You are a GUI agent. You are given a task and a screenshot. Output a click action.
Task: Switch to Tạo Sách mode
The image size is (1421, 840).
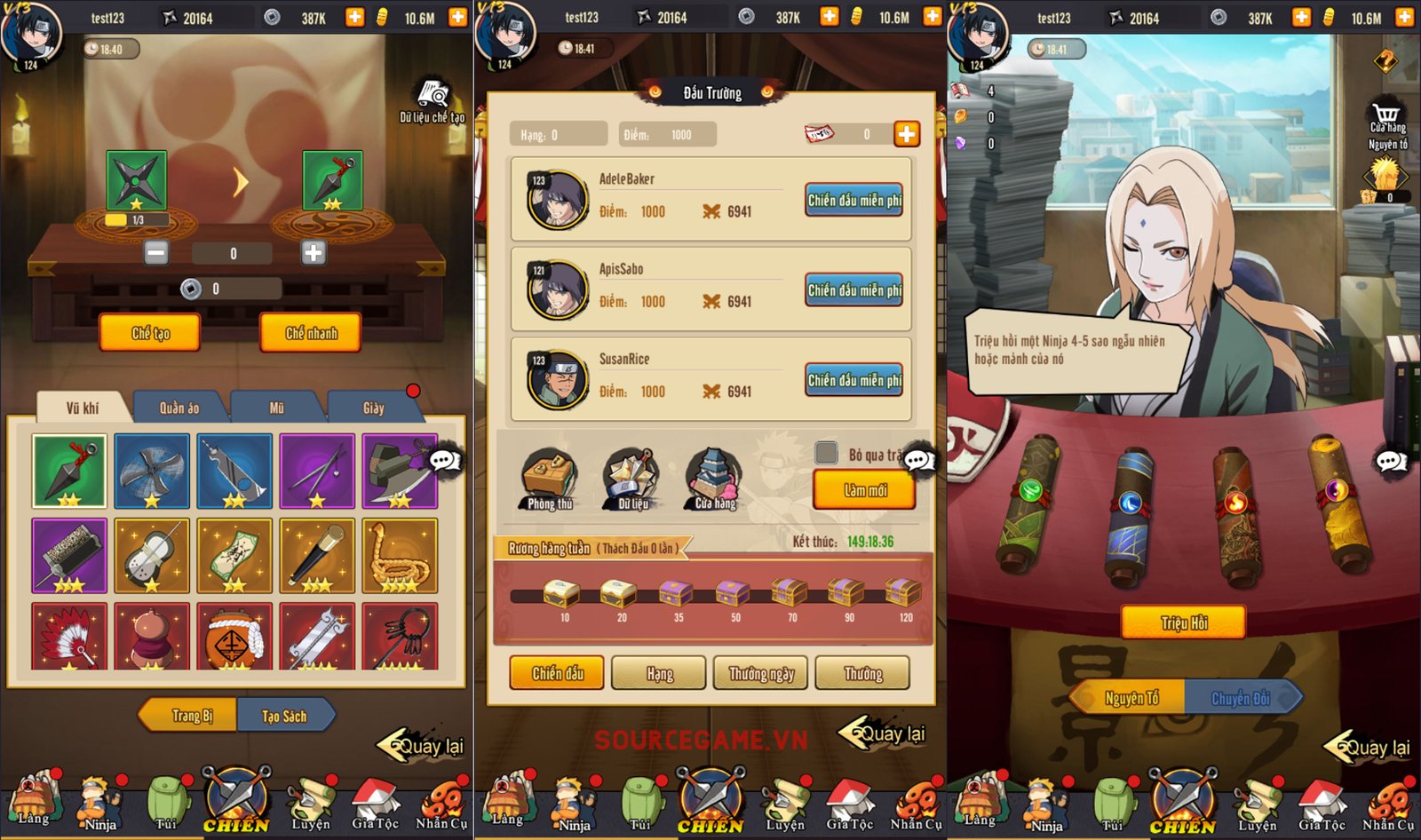pos(284,716)
